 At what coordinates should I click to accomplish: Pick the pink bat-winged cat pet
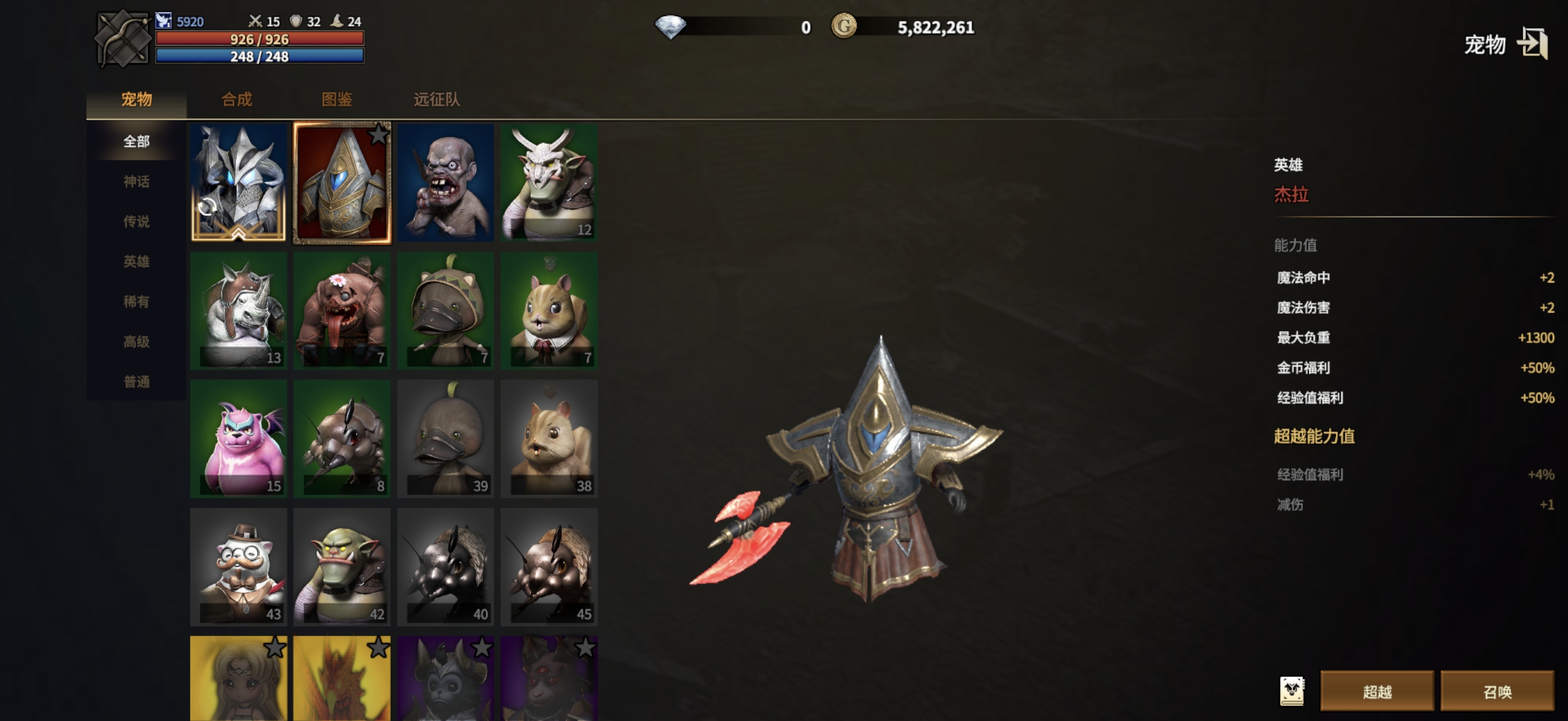pyautogui.click(x=239, y=438)
